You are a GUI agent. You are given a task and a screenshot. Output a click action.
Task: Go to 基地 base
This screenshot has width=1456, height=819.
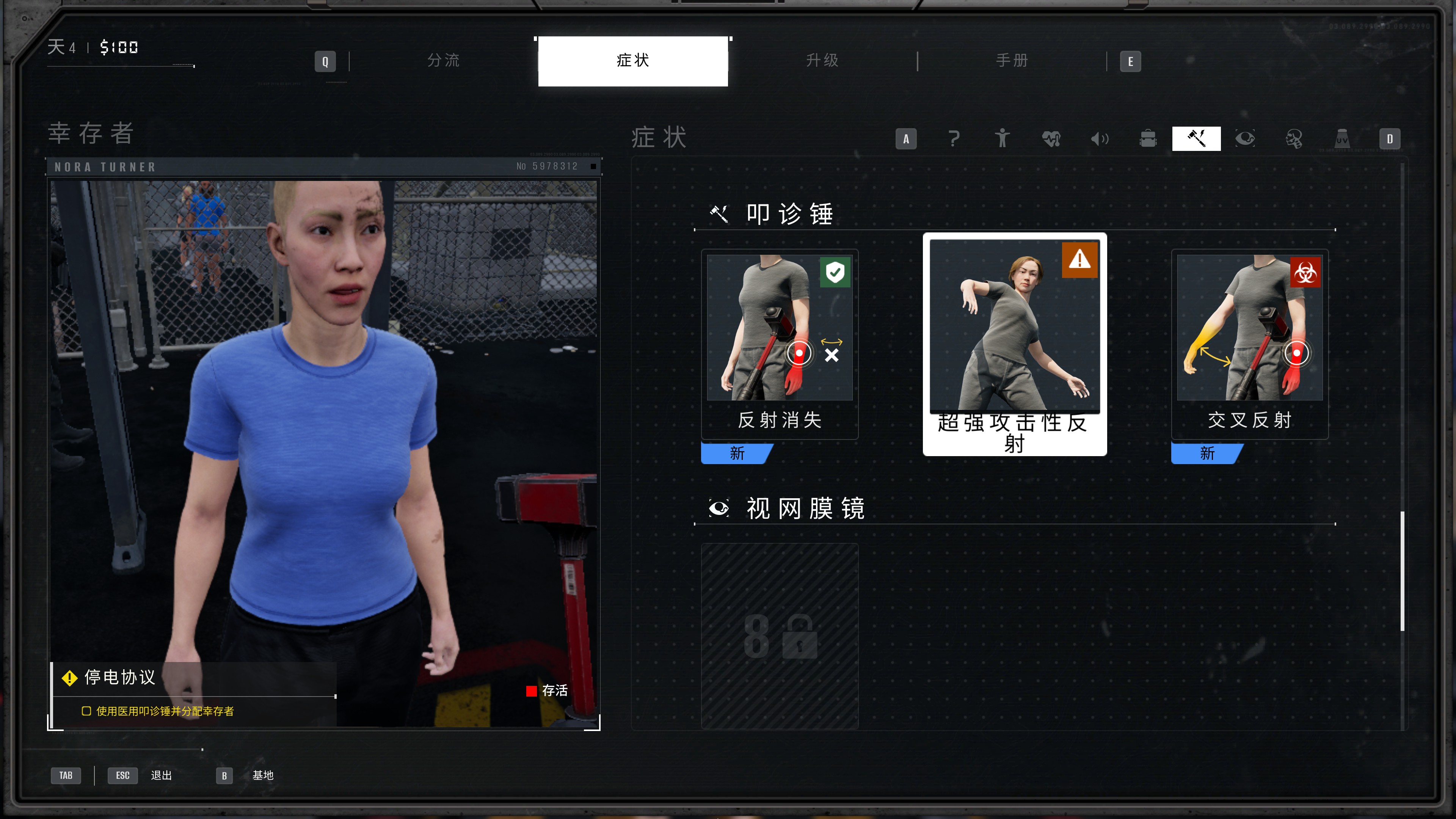[x=263, y=775]
